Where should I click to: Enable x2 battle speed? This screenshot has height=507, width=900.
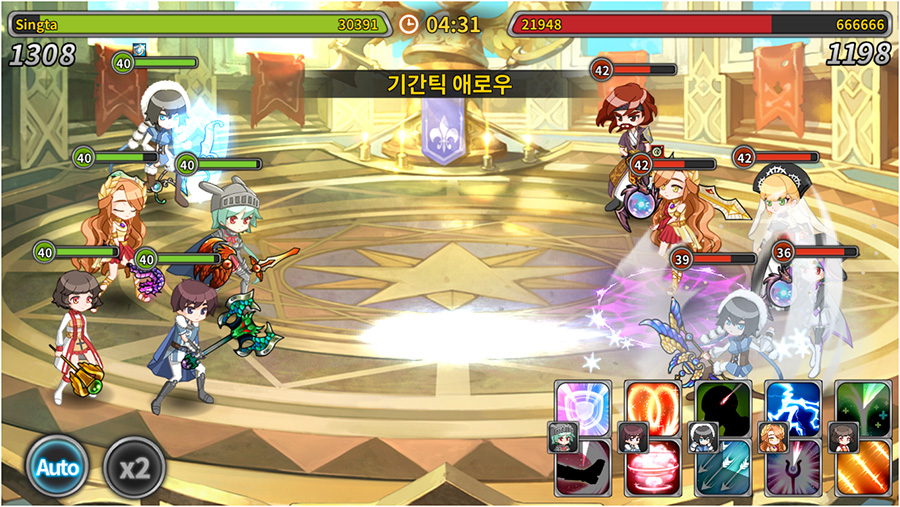coord(134,467)
